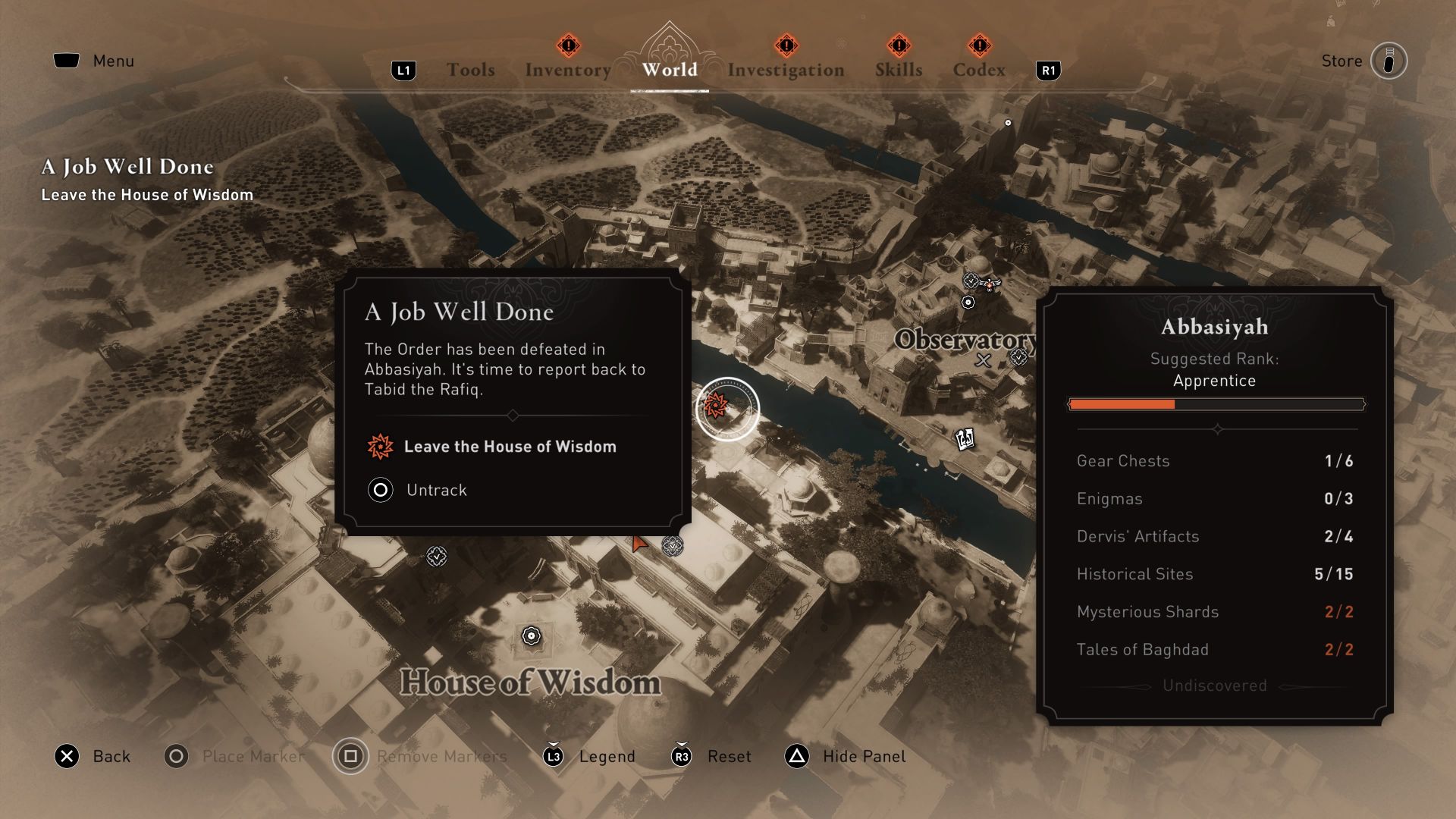1456x819 pixels.
Task: Click the alert badge above the Investigation tab
Action: (786, 45)
